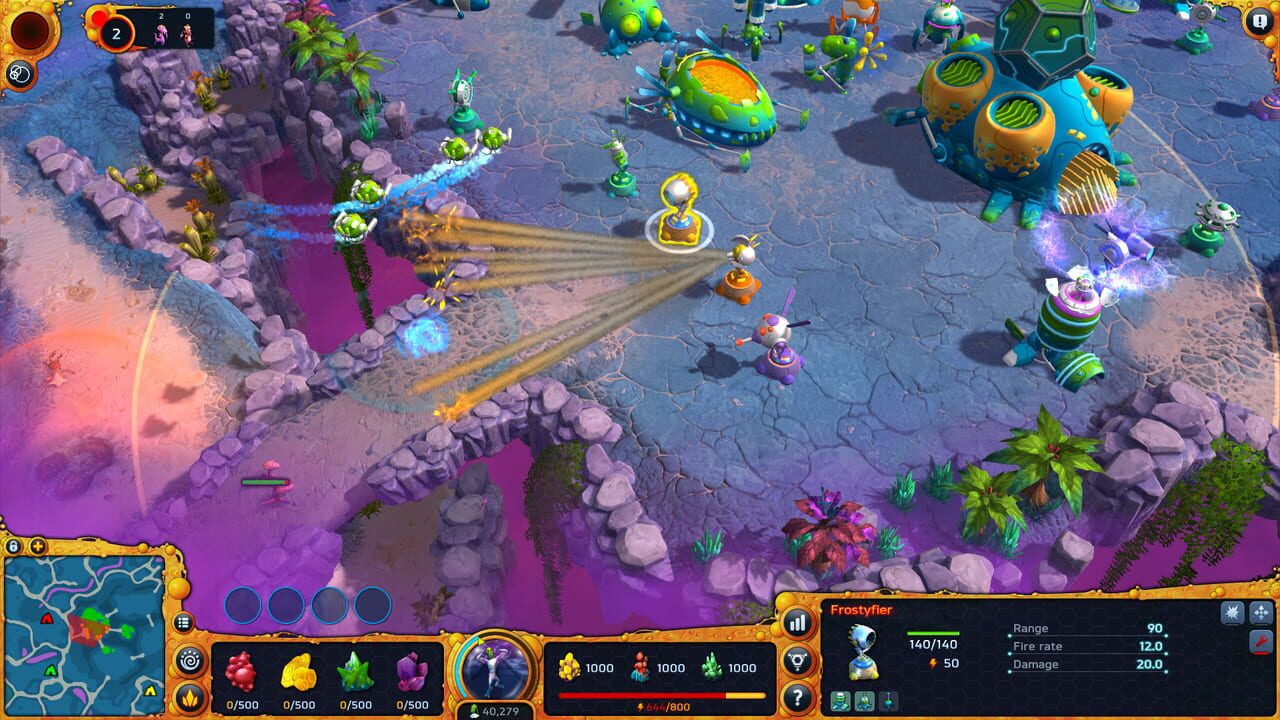The image size is (1280, 720).
Task: Expand the minimap with the plus button
Action: 37,546
